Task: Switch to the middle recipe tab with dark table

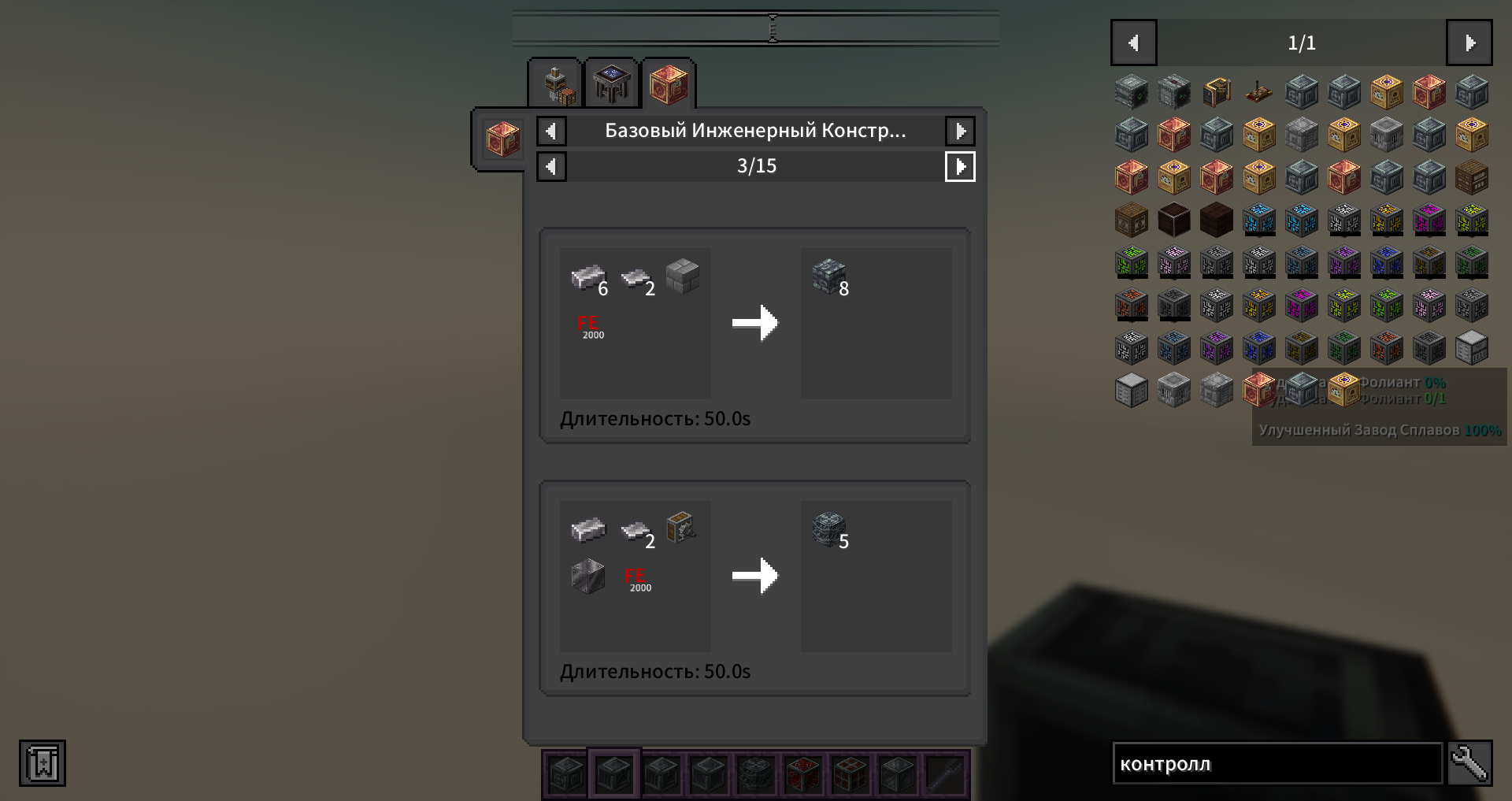Action: tap(612, 84)
